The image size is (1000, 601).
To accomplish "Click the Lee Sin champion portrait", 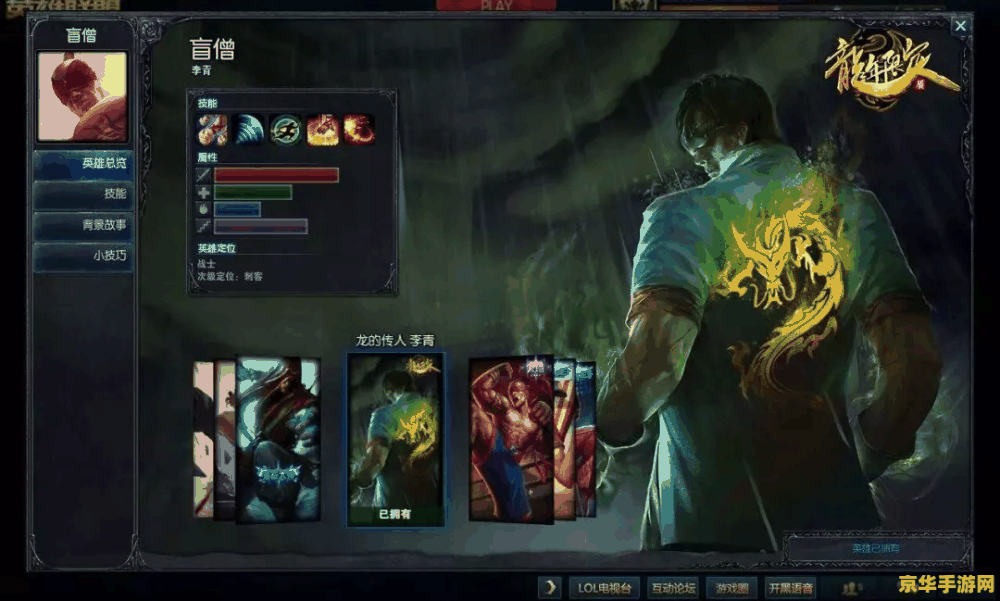I will point(82,97).
